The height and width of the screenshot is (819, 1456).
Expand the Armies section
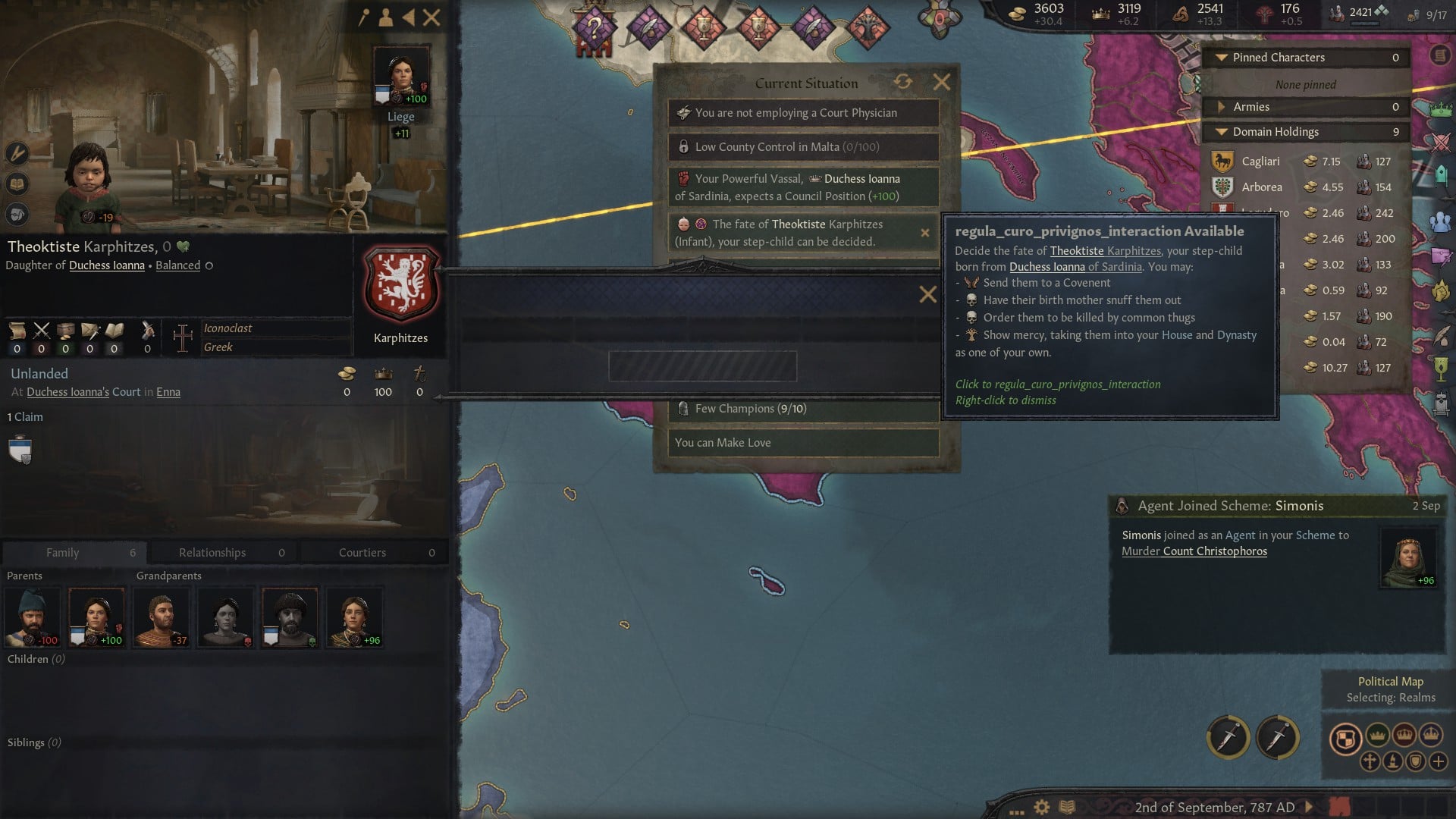[1222, 107]
